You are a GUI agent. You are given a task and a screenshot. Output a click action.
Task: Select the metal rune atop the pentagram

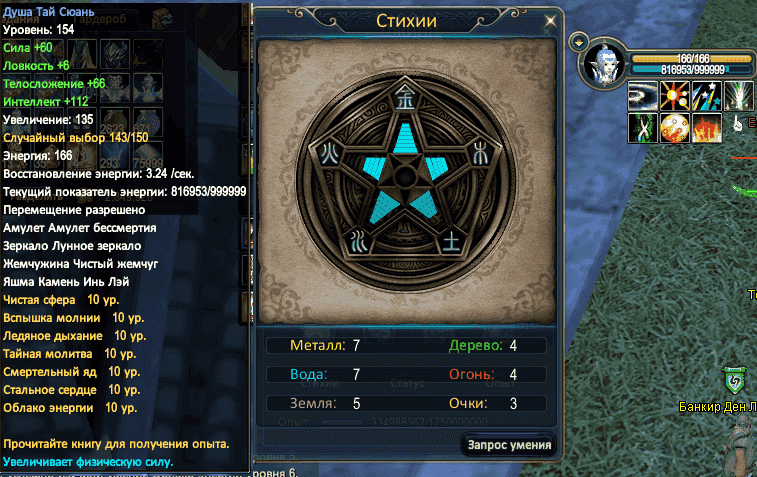[405, 94]
